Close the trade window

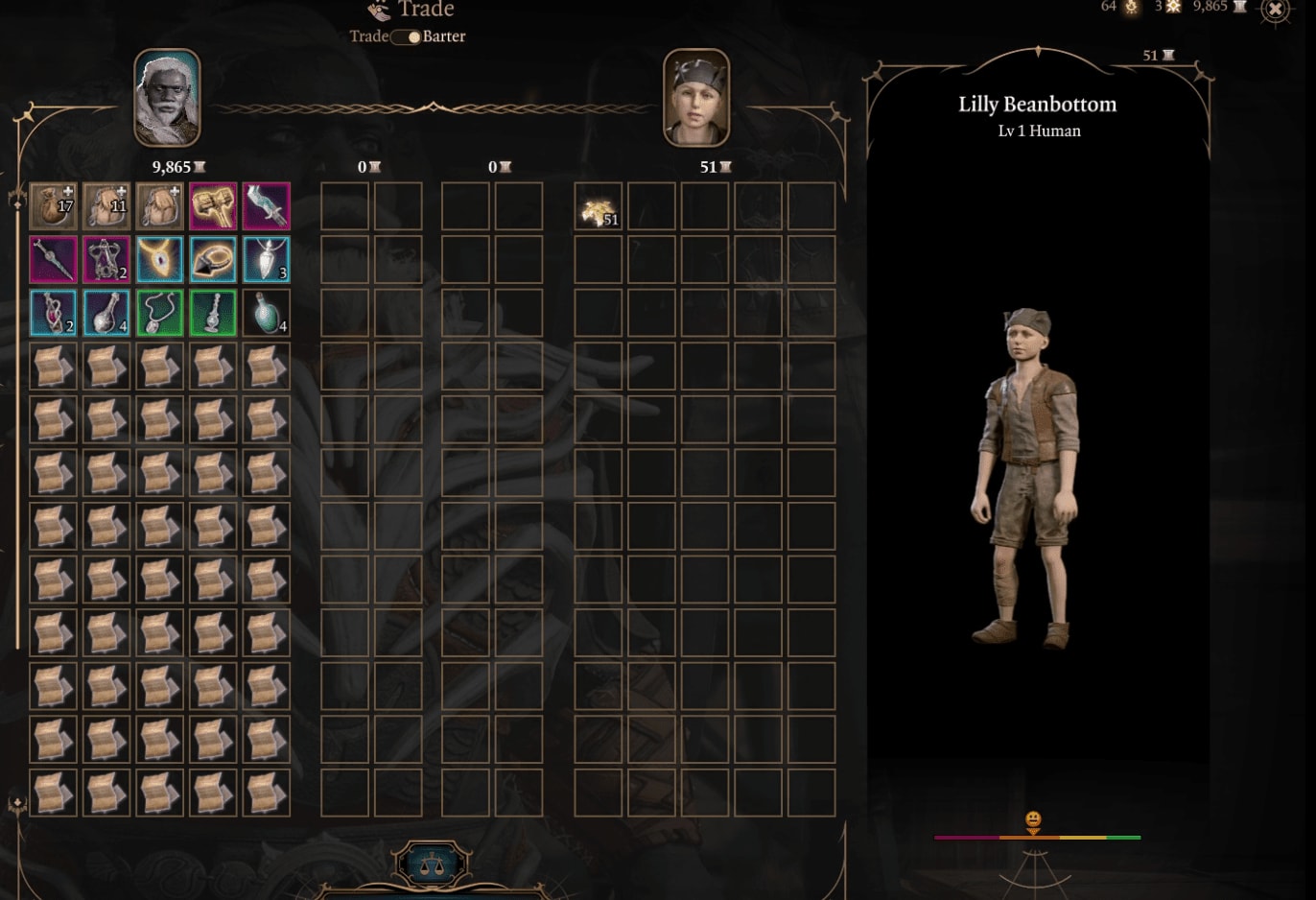pyautogui.click(x=1275, y=10)
